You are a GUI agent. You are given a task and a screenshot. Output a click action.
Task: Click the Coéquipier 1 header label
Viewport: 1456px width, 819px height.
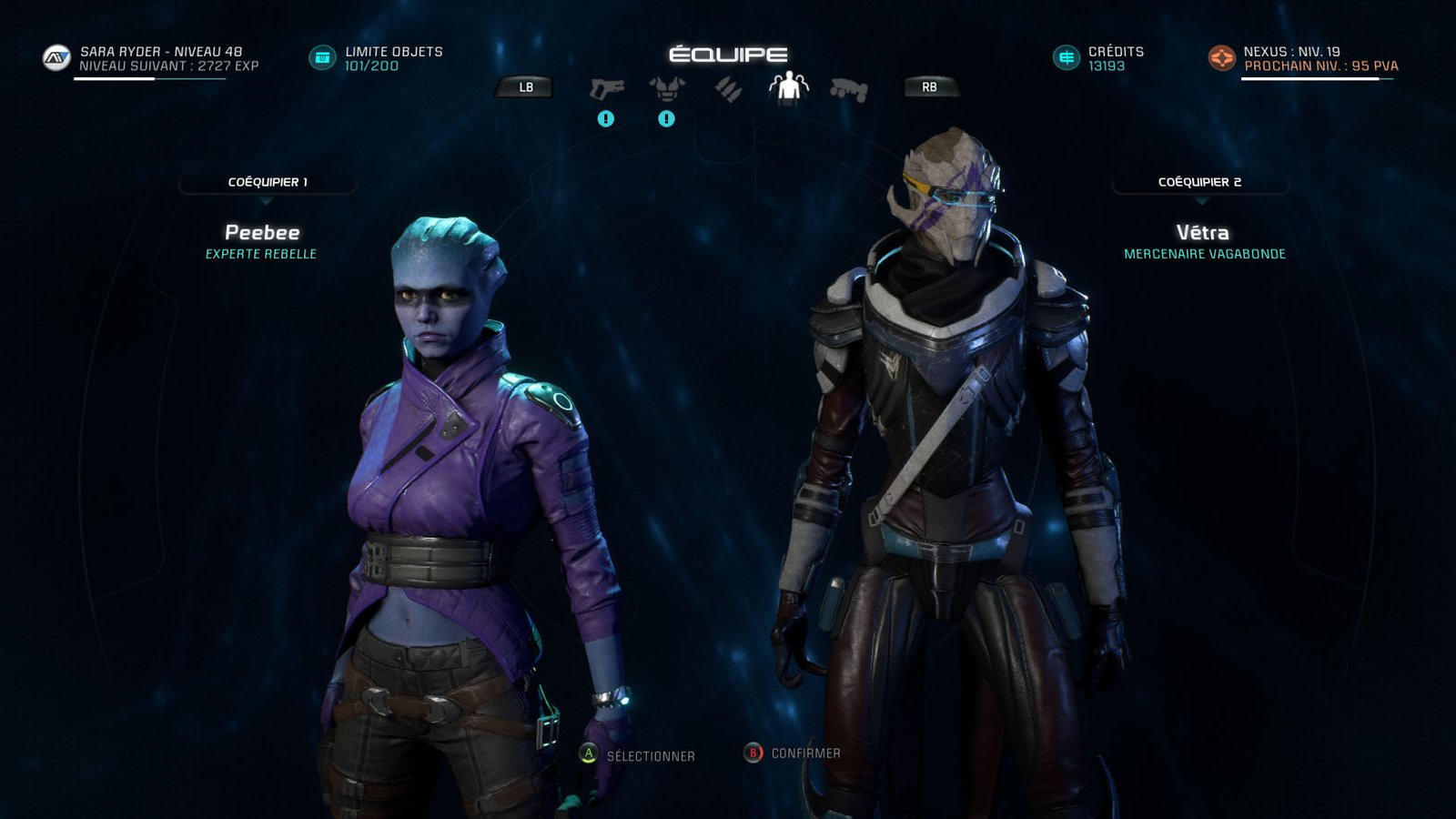(x=266, y=183)
